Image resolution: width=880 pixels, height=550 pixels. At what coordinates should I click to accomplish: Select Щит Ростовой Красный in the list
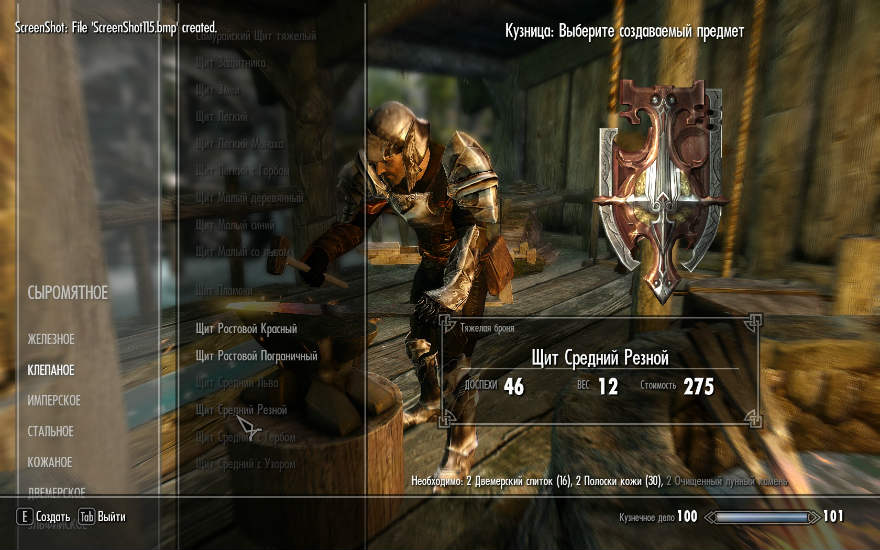point(246,328)
